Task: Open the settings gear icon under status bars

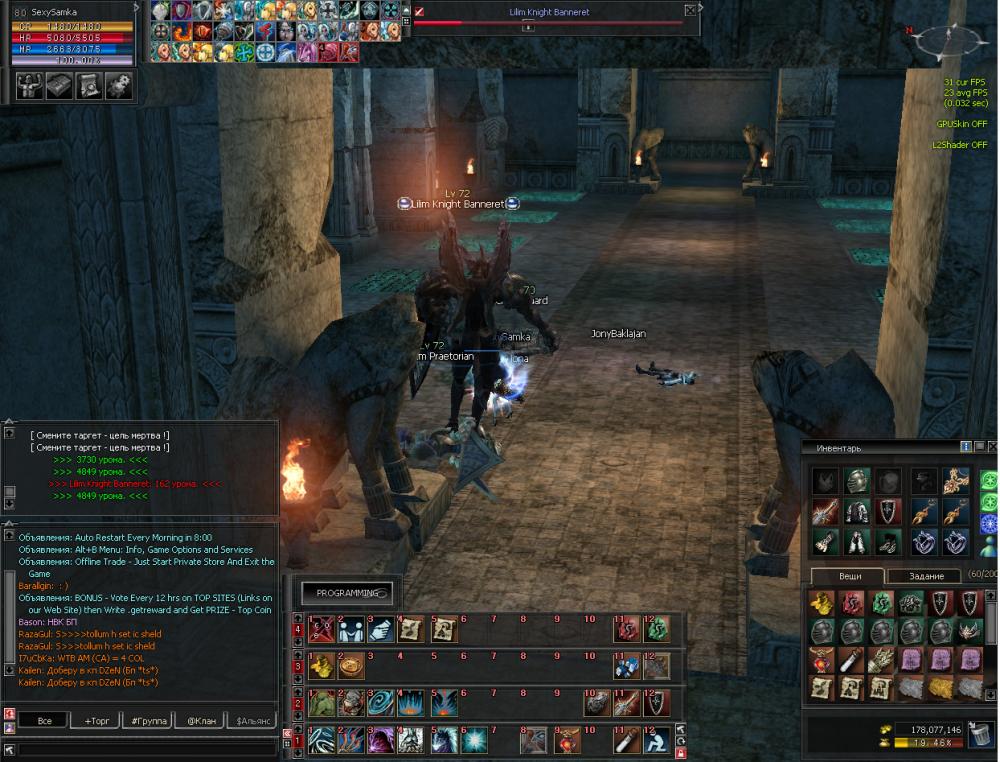Action: (x=119, y=86)
